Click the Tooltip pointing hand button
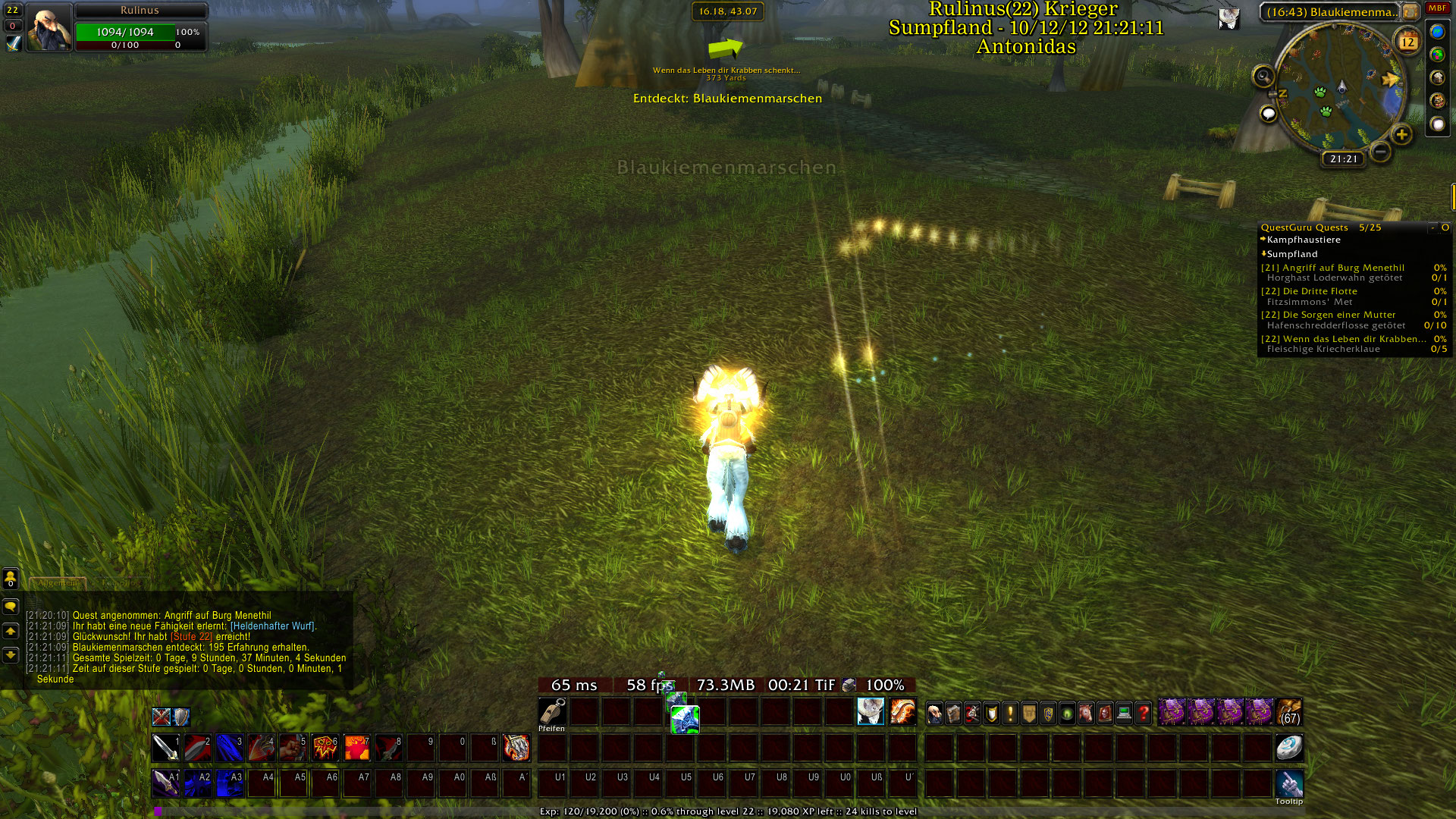The width and height of the screenshot is (1456, 819). coord(1289,783)
